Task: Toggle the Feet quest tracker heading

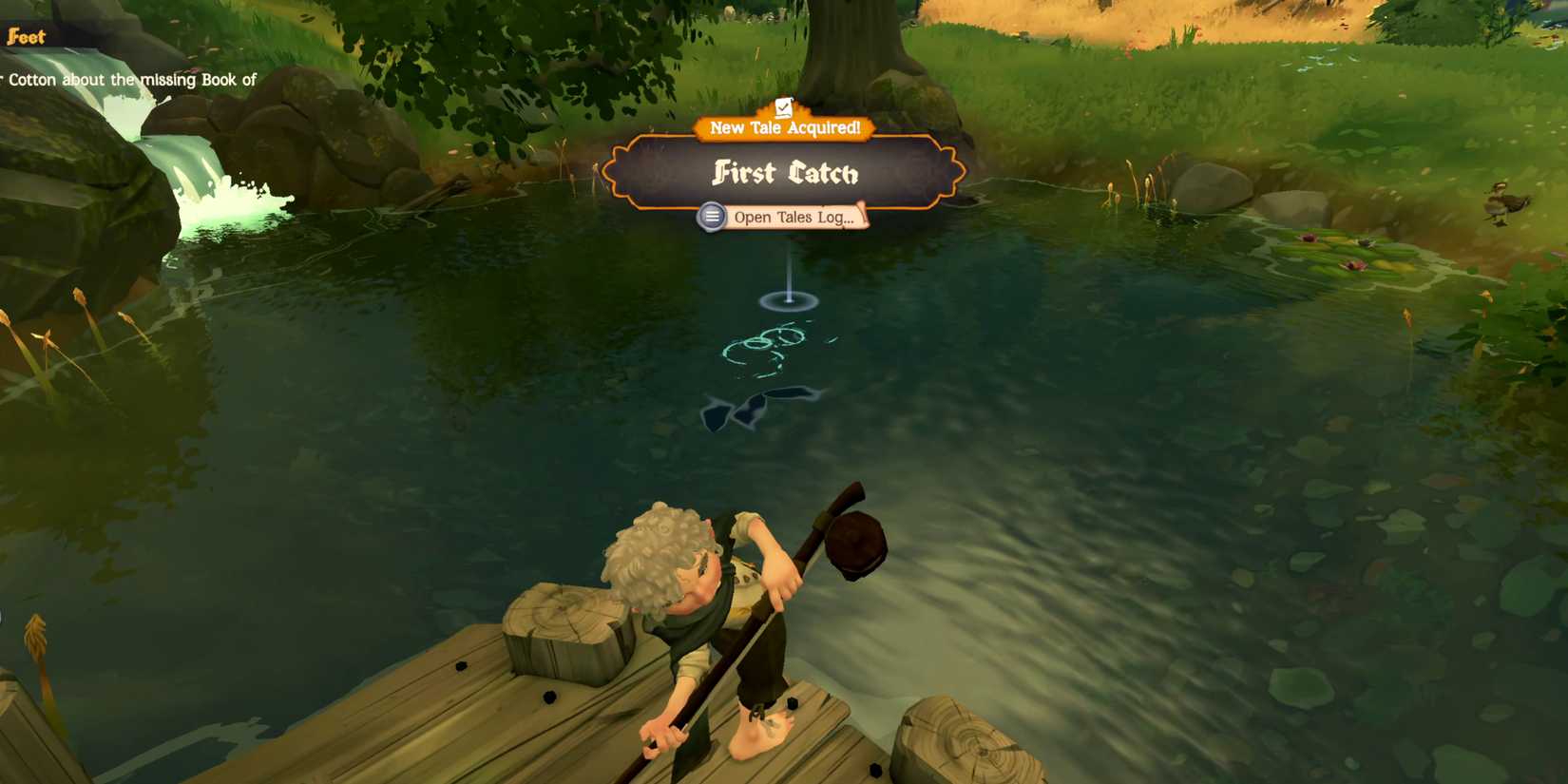Action: [26, 36]
